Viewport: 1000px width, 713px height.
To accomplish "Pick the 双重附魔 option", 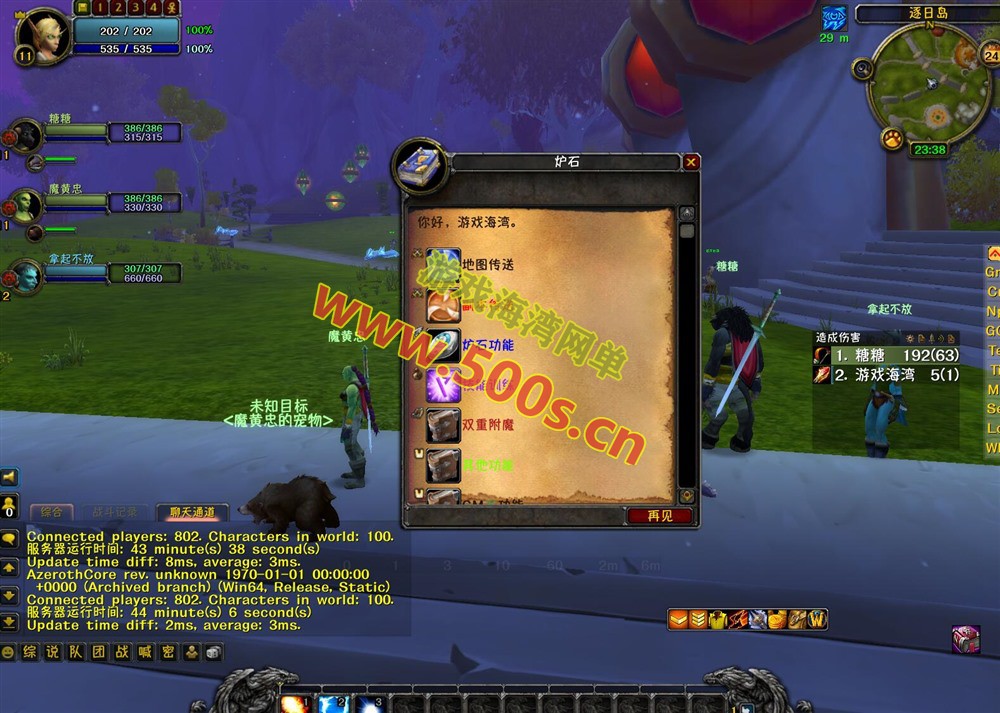I will [x=487, y=425].
